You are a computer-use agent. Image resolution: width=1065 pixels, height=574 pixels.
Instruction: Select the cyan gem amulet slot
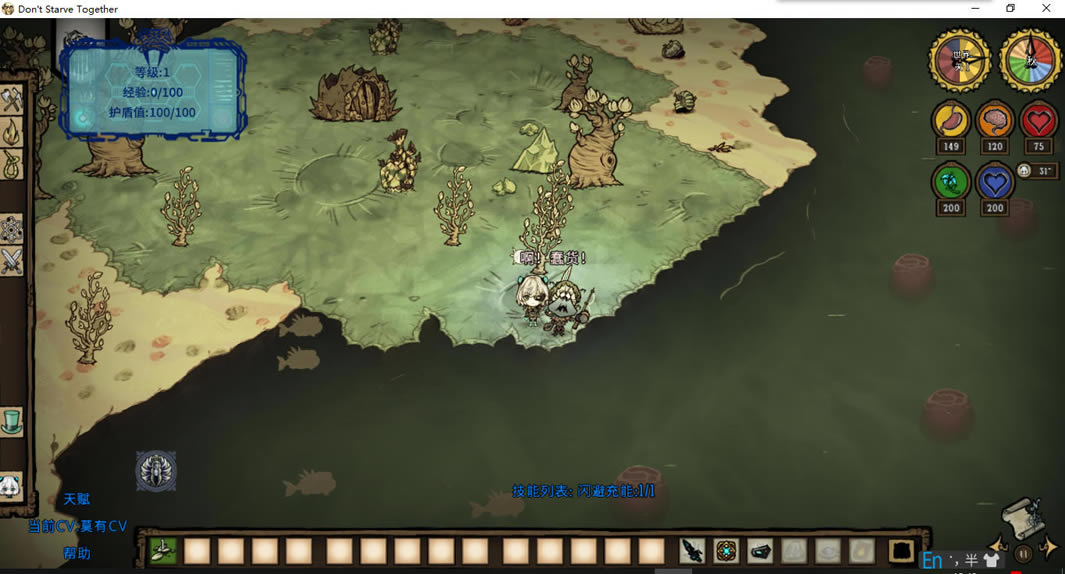point(726,550)
